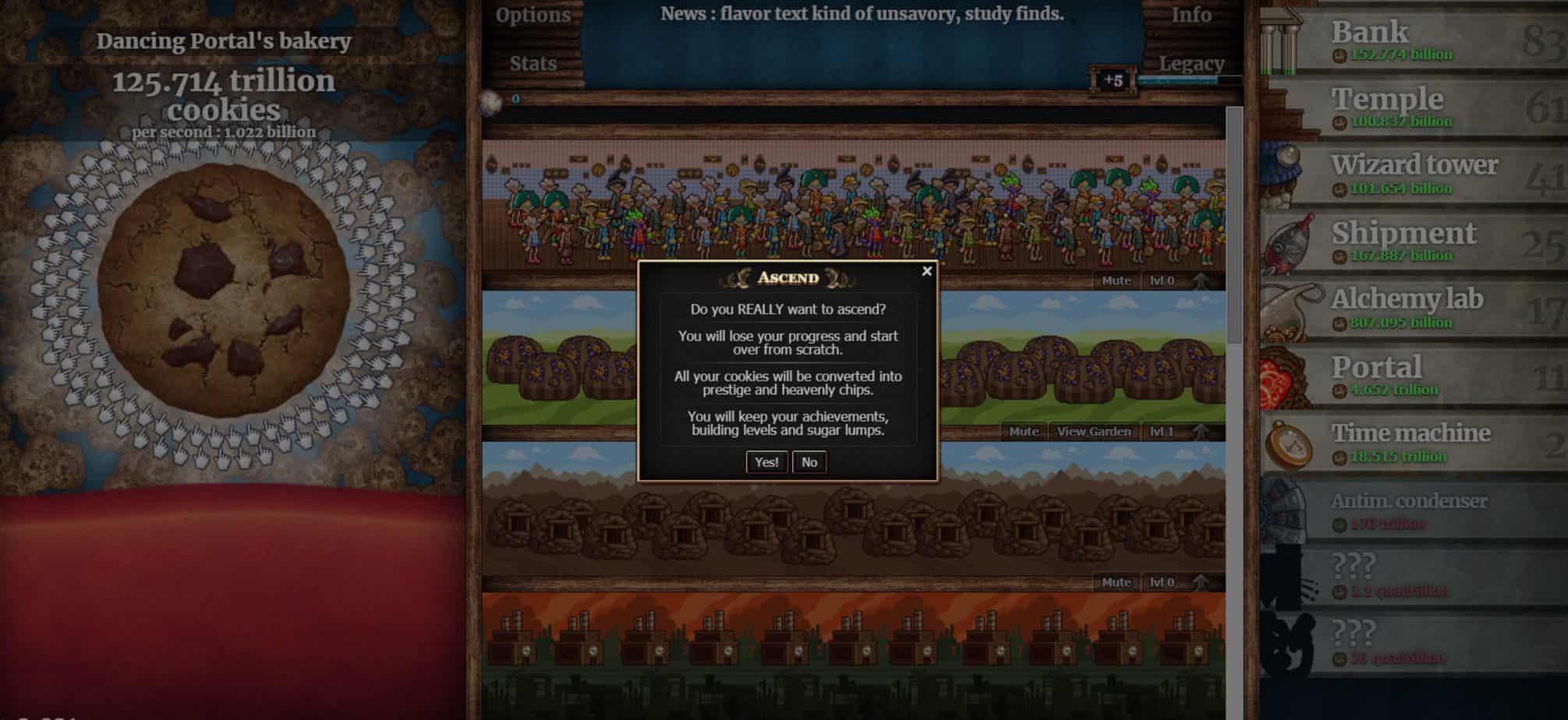
Task: Mute the farm building row
Action: click(x=1023, y=432)
